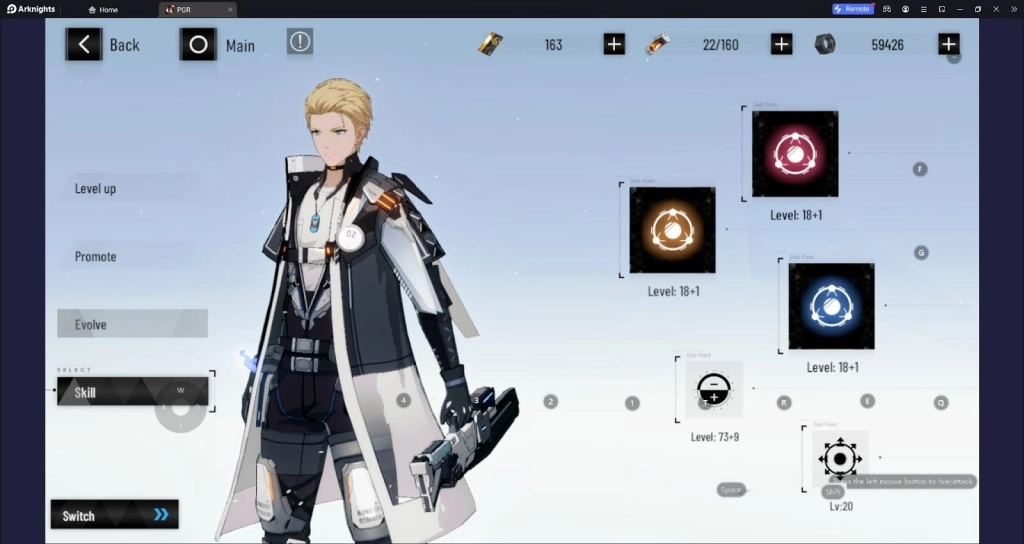The width and height of the screenshot is (1024, 544).
Task: Choose the Evolve option
Action: point(132,324)
